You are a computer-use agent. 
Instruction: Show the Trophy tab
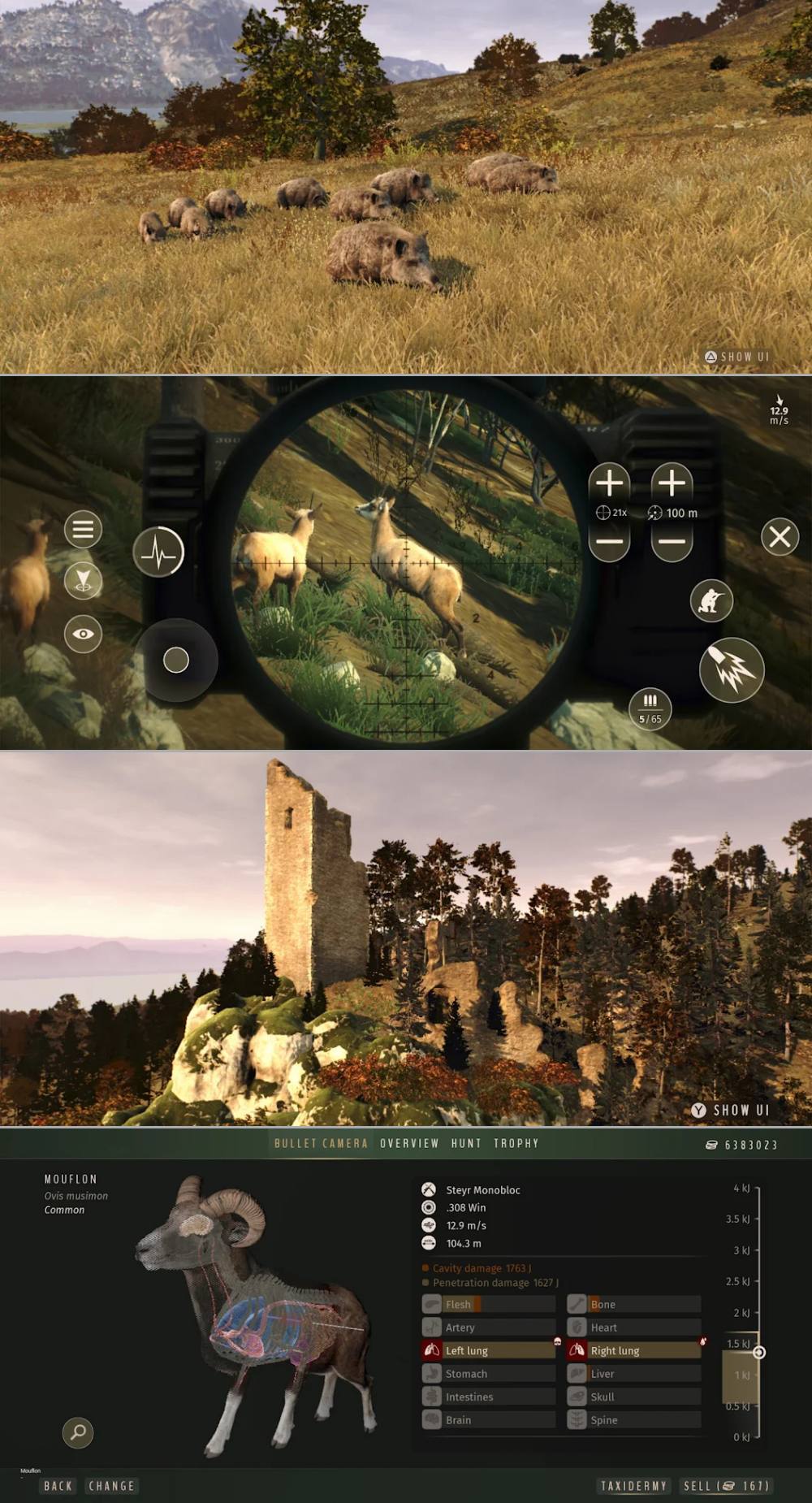tap(516, 1143)
